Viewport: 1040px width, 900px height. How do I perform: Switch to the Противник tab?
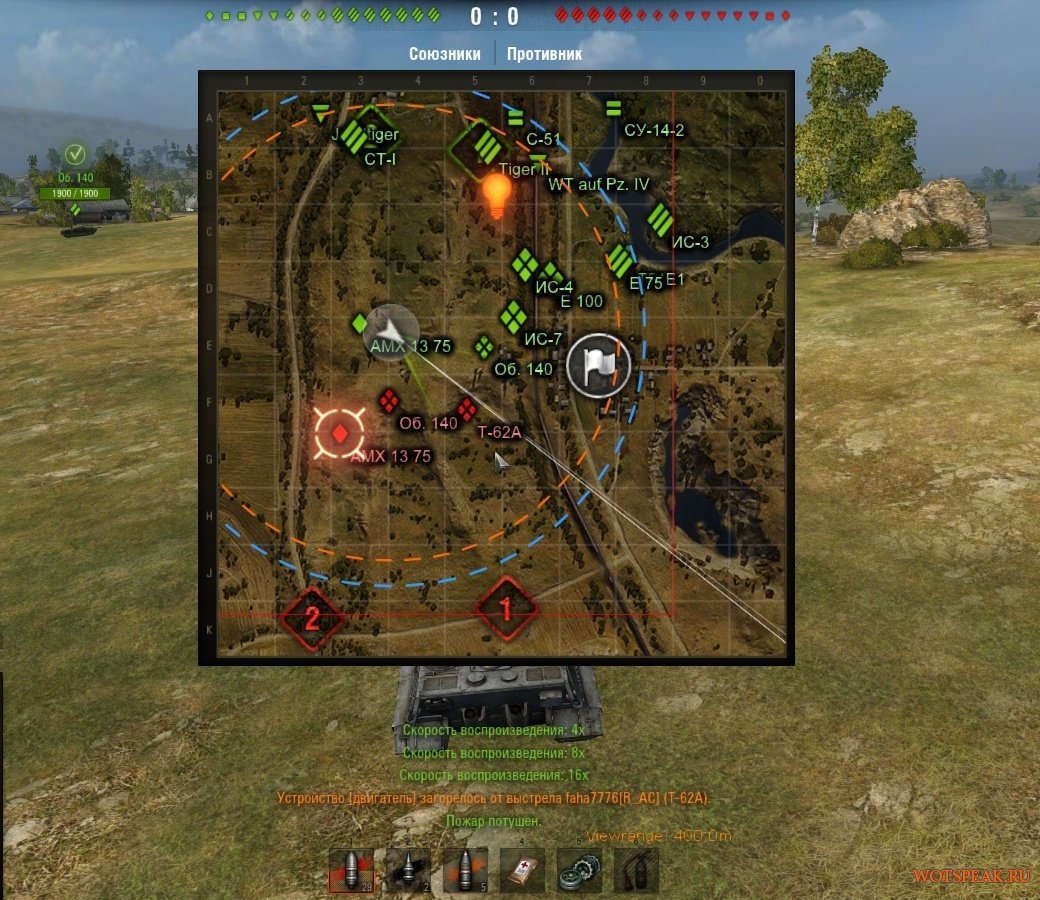544,54
